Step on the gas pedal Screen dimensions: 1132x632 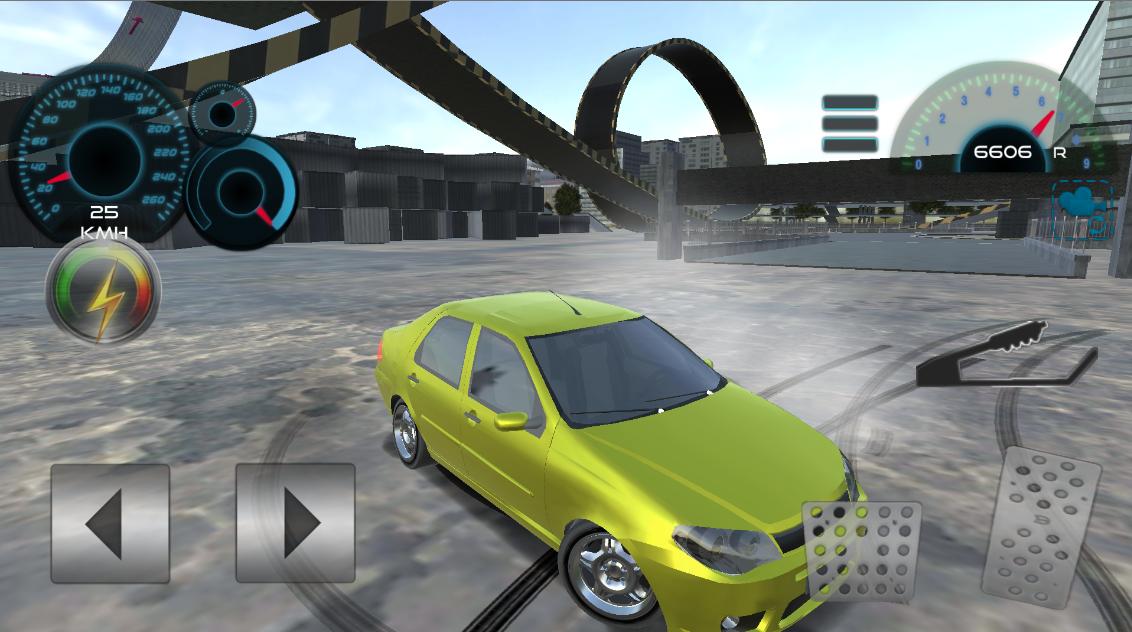coord(1038,527)
